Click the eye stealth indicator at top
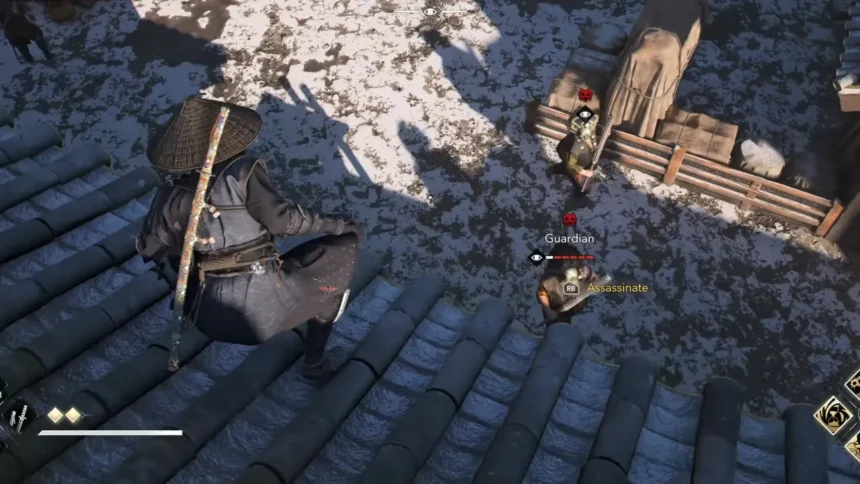Screen dimensions: 860x484 point(431,11)
